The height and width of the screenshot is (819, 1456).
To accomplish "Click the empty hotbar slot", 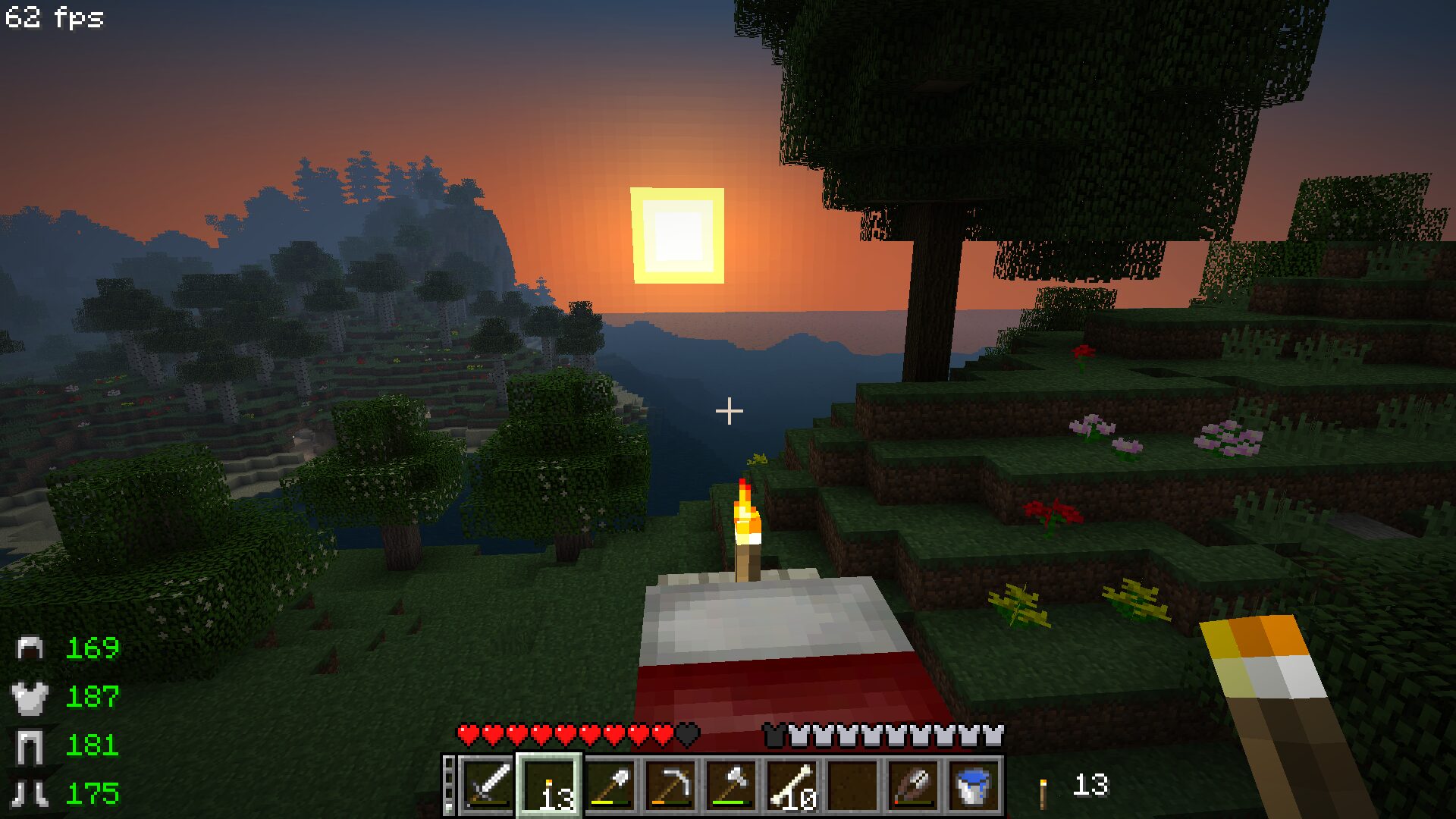I will (852, 785).
